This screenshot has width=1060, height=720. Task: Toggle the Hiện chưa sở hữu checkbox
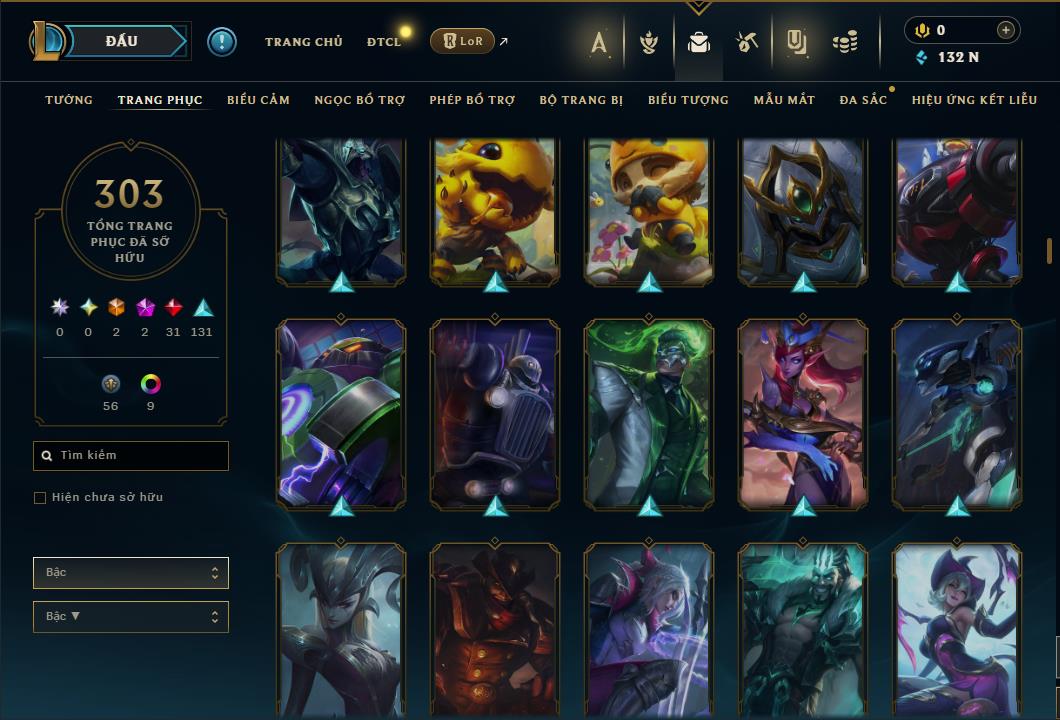pos(40,498)
